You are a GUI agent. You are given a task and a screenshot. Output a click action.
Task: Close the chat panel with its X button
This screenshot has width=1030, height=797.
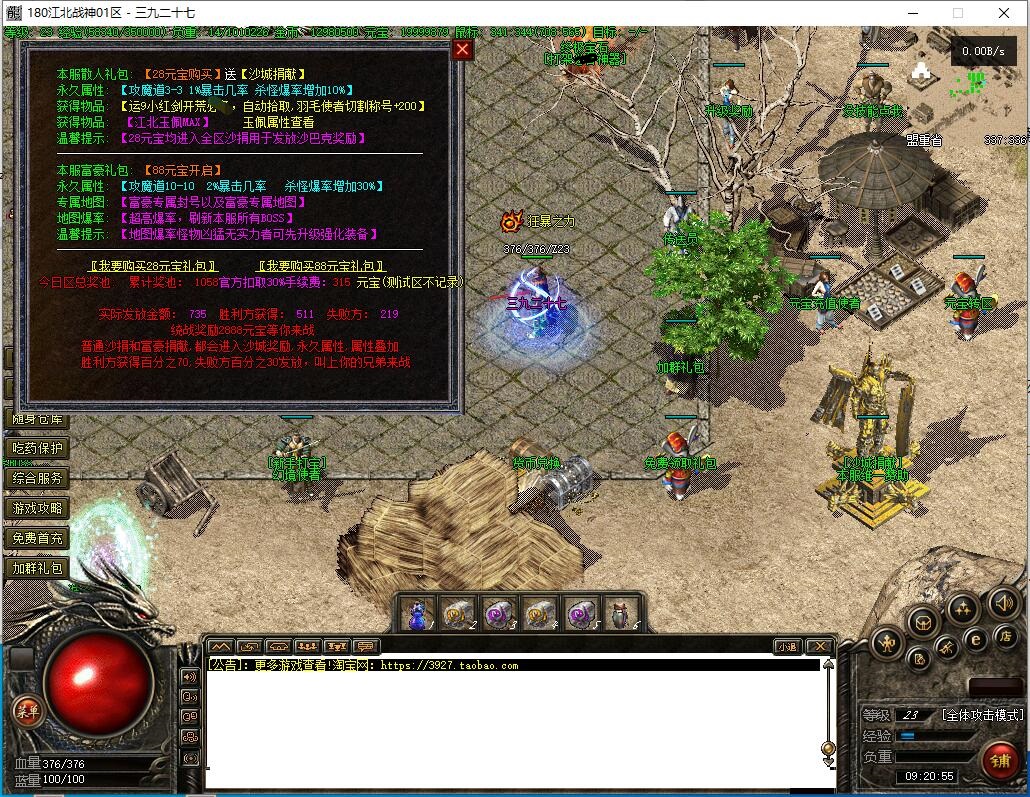point(819,647)
